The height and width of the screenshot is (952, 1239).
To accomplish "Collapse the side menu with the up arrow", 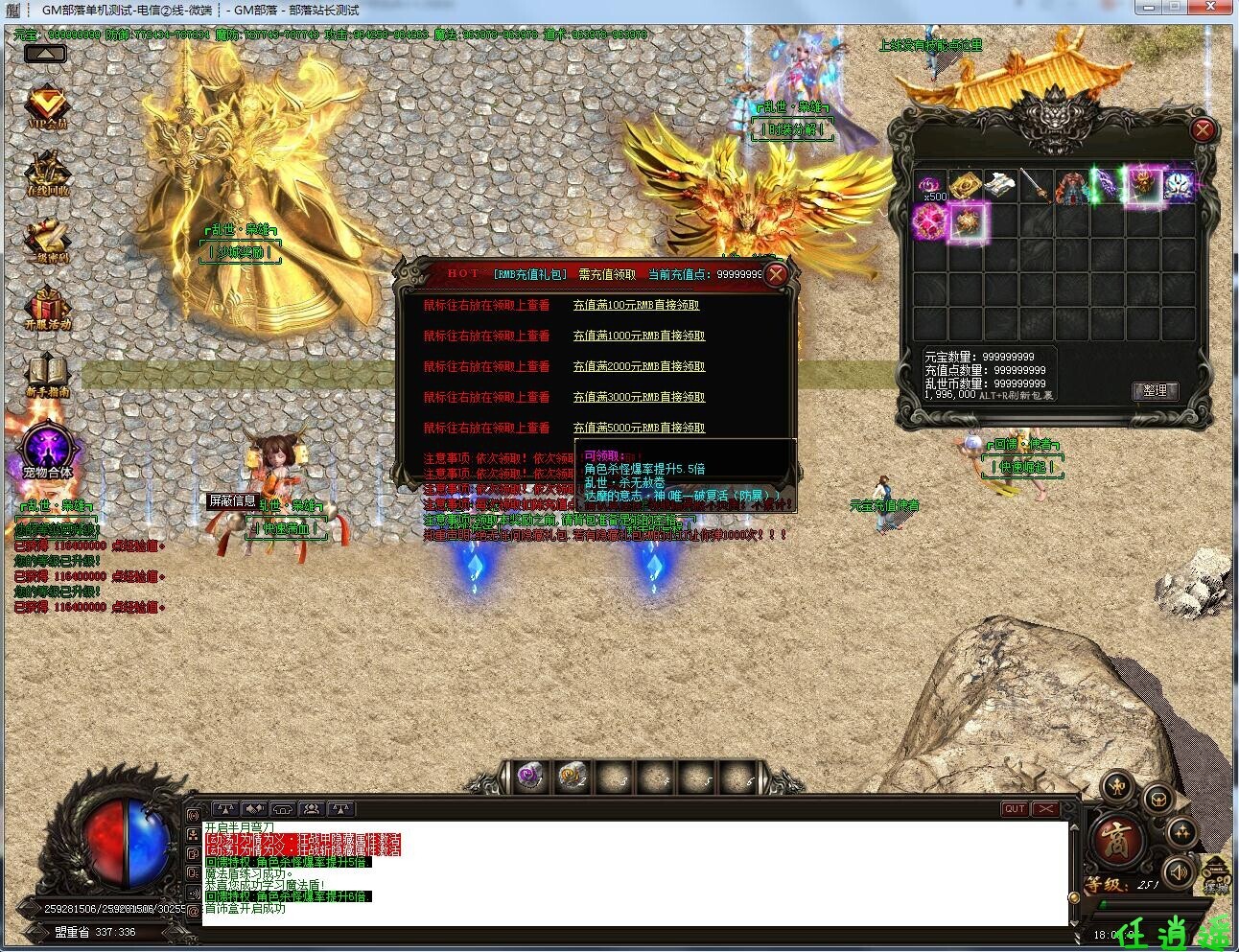I will pyautogui.click(x=45, y=54).
